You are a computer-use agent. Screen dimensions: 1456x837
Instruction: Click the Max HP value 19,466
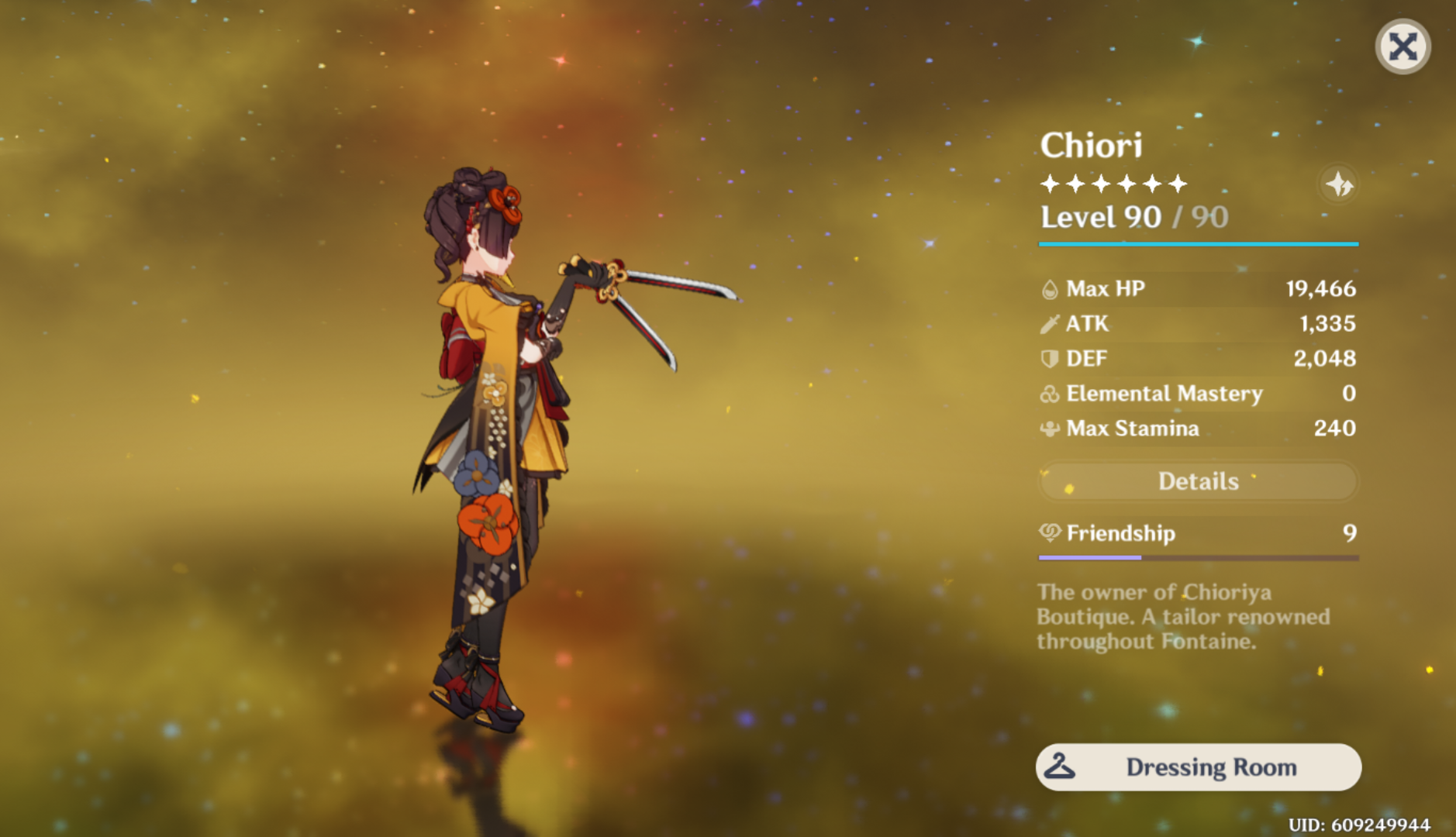pyautogui.click(x=1320, y=288)
